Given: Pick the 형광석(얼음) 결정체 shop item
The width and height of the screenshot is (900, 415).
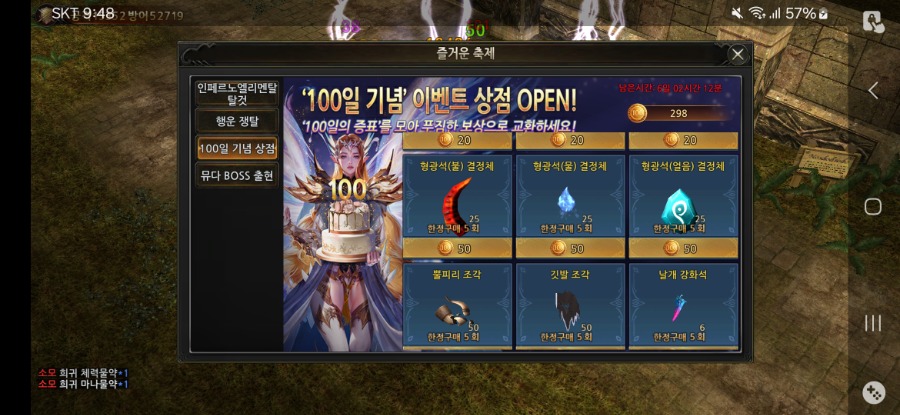Looking at the screenshot, I should pos(683,198).
